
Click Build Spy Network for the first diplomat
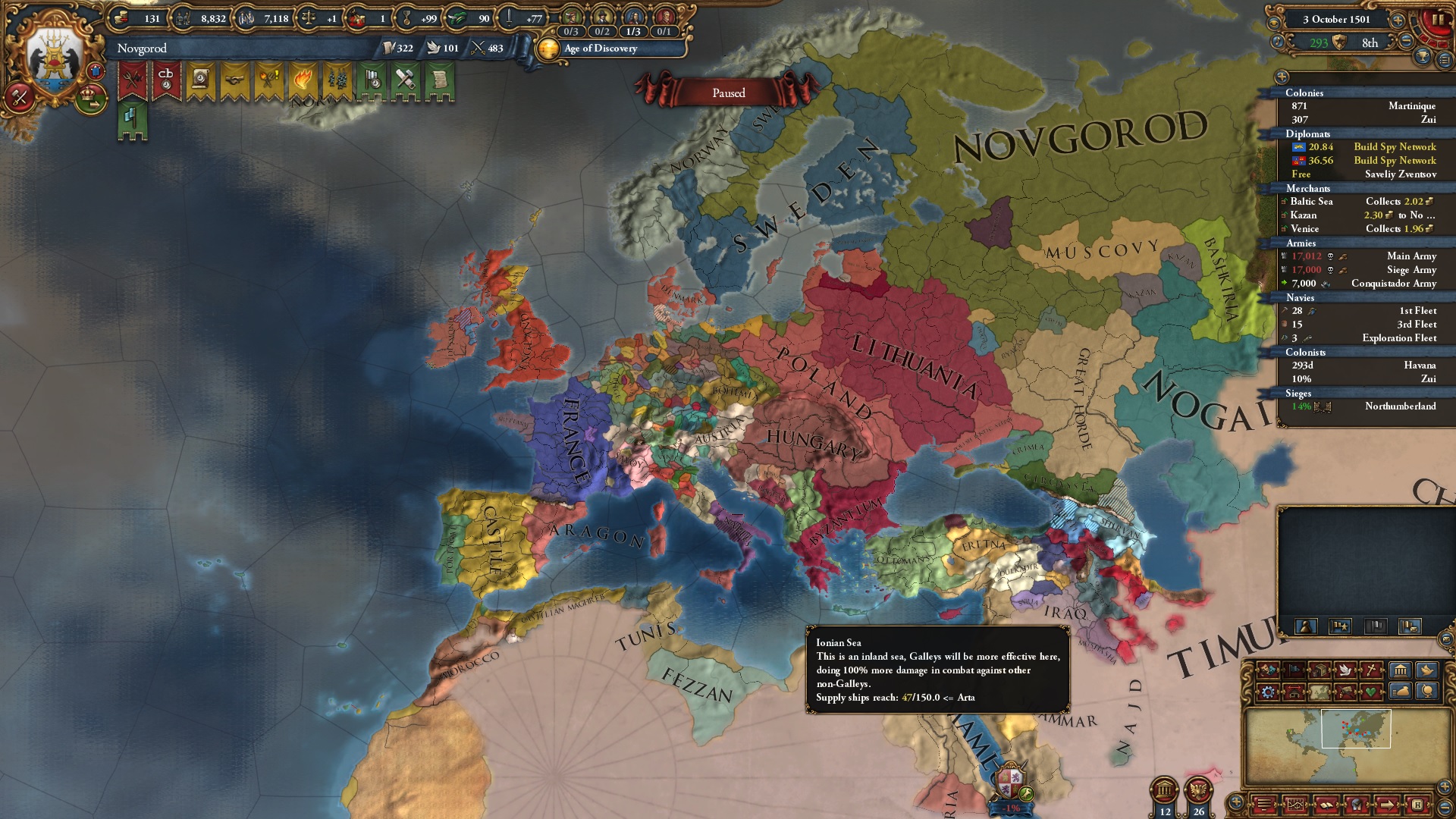1394,146
